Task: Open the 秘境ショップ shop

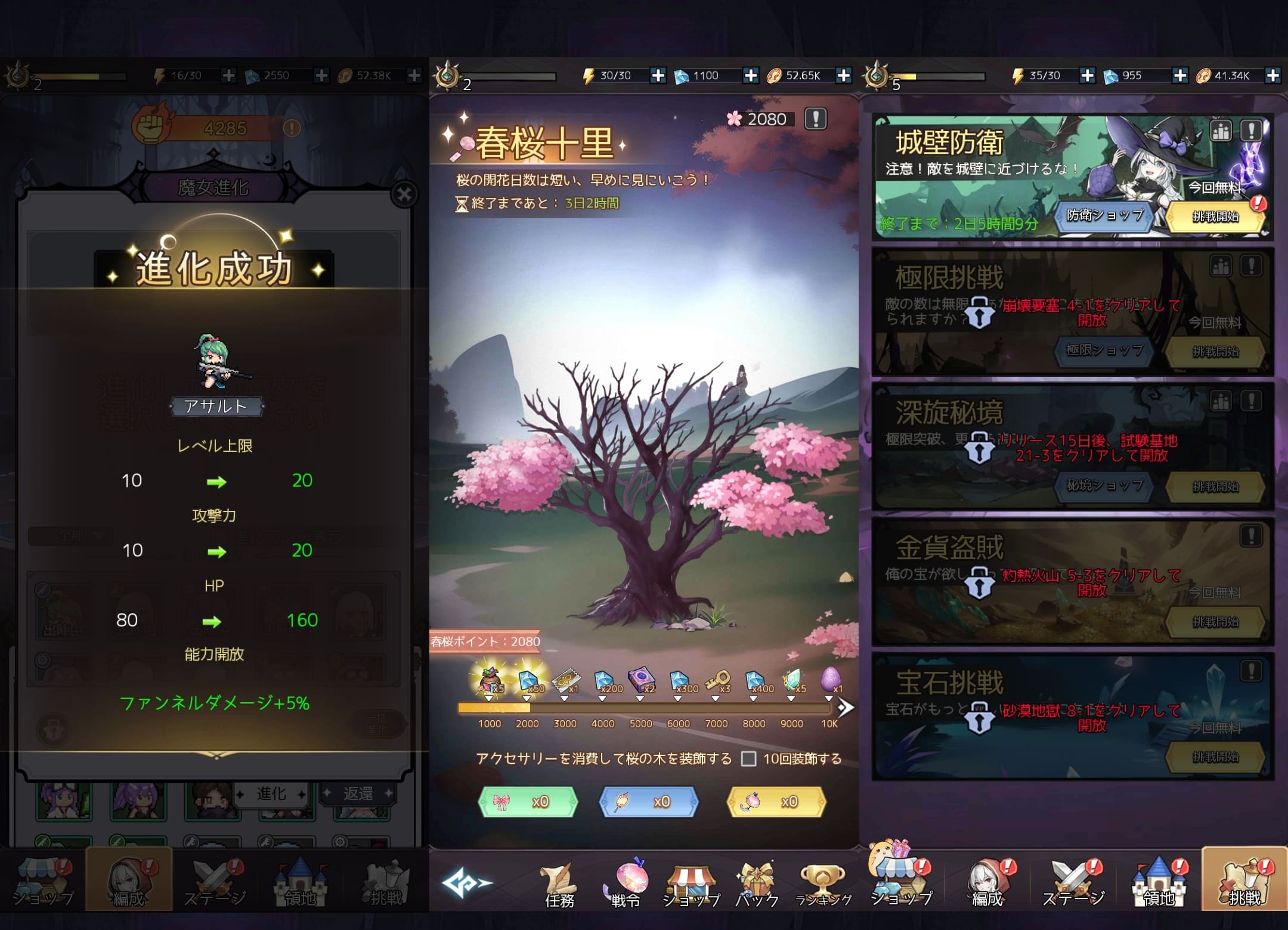Action: pyautogui.click(x=1104, y=485)
